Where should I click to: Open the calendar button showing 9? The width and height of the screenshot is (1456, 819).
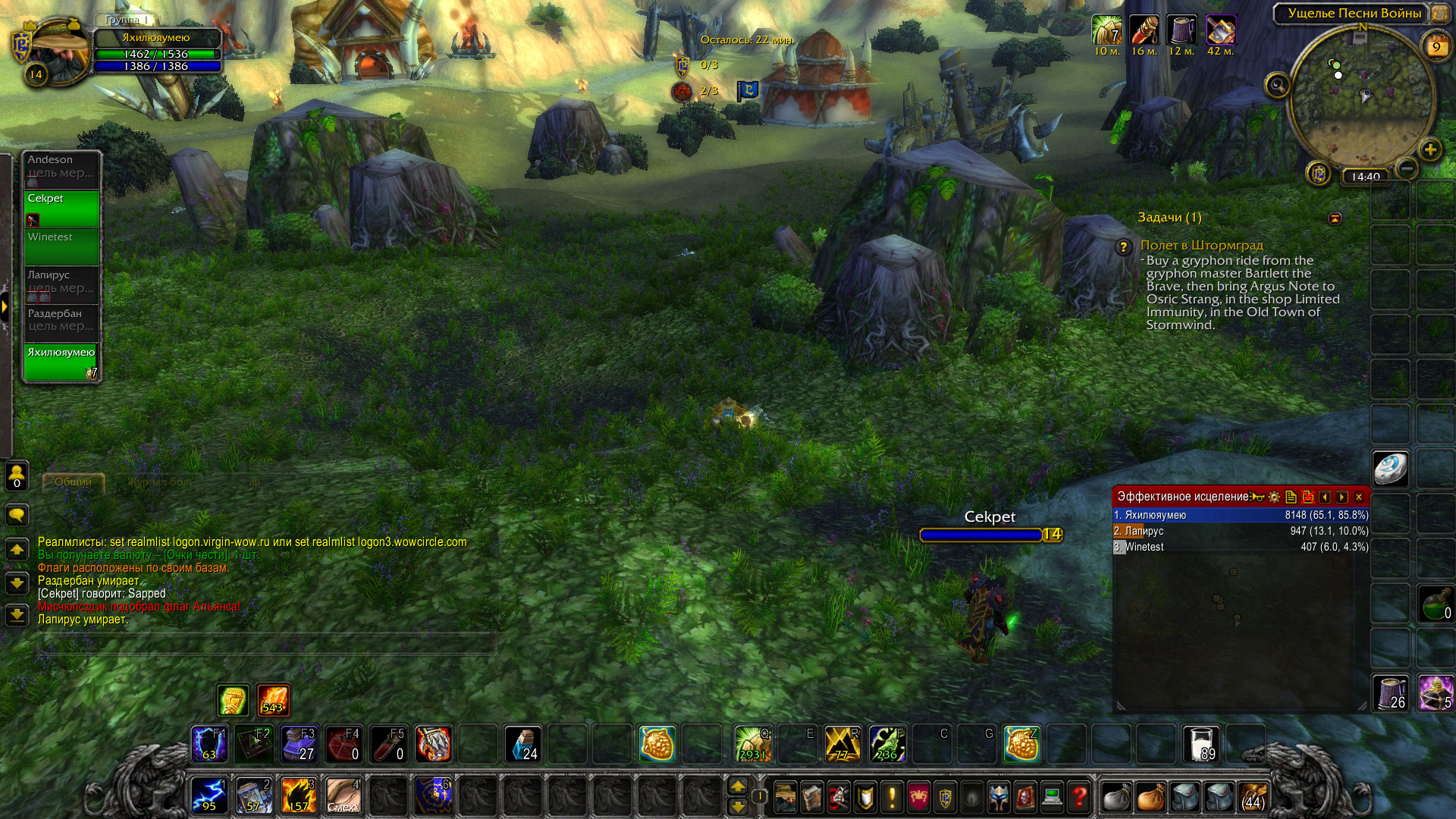[1436, 47]
